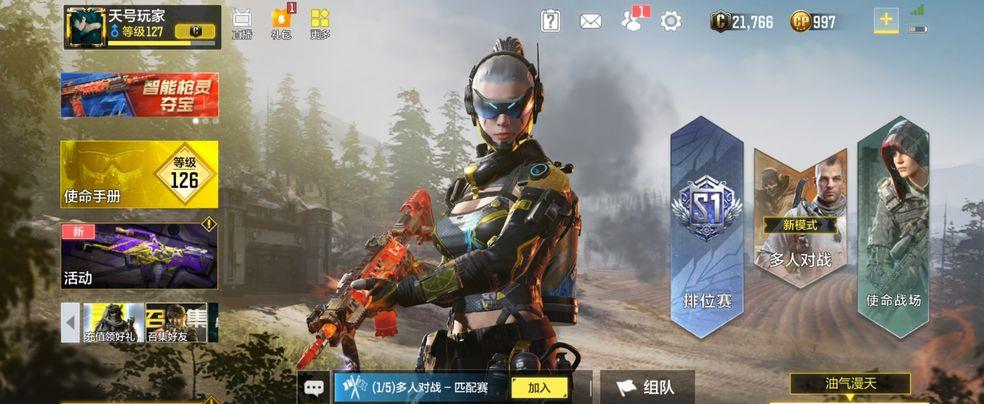
Task: Open the 直播 live stream icon
Action: 242,22
